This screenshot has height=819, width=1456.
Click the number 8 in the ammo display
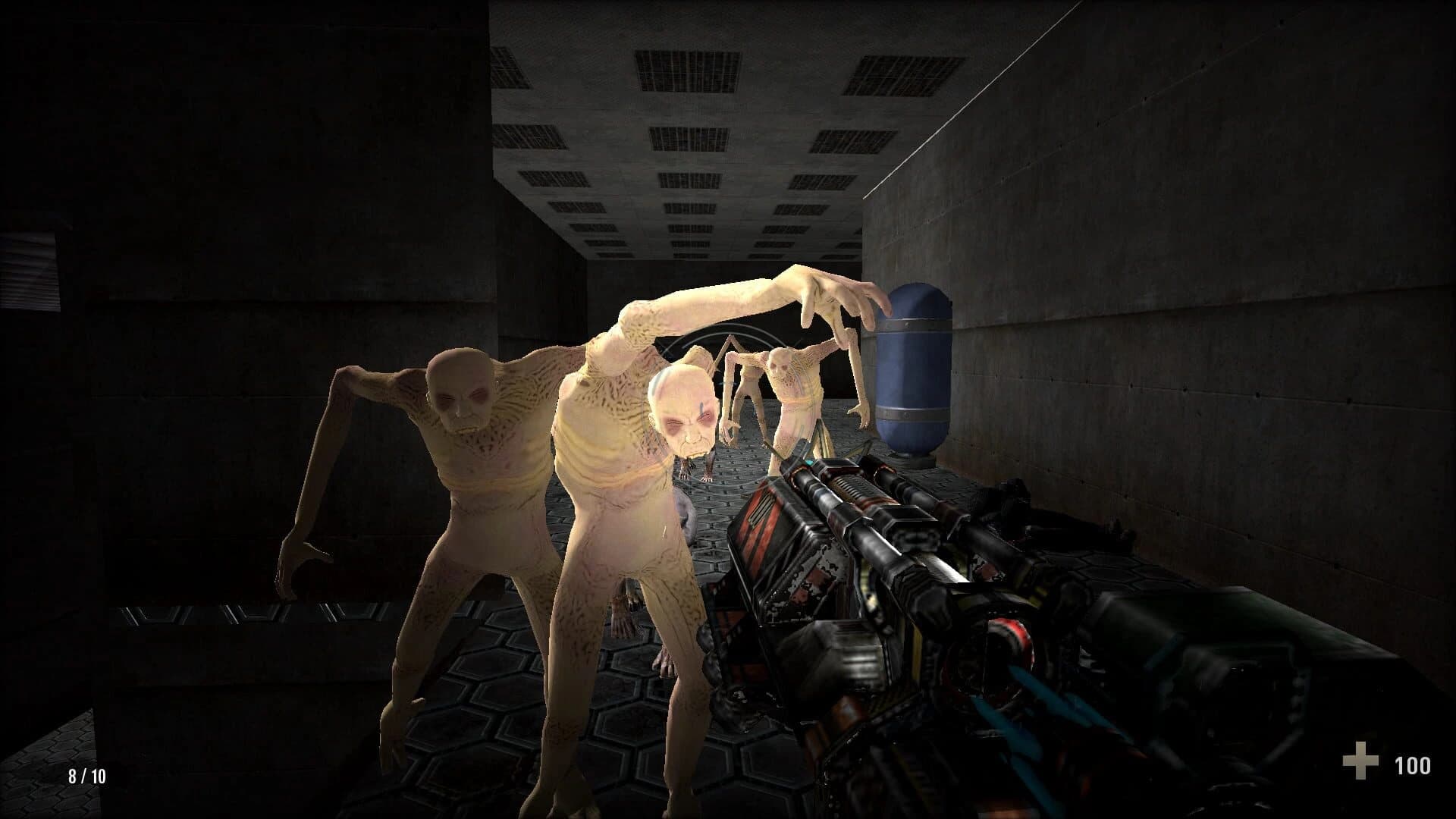tap(72, 775)
